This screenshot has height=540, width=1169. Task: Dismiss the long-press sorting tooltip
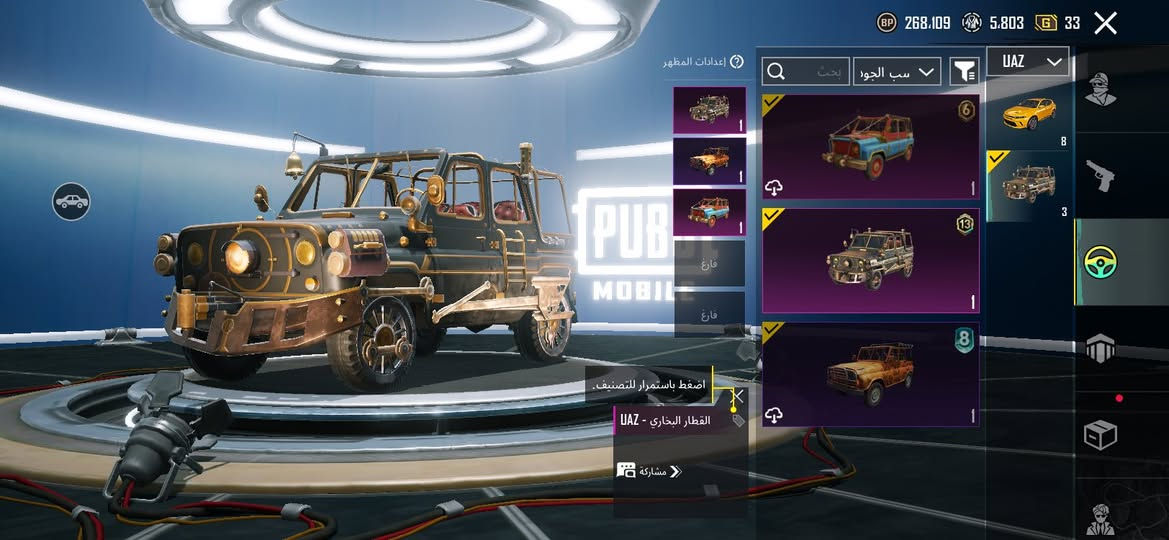(x=738, y=395)
